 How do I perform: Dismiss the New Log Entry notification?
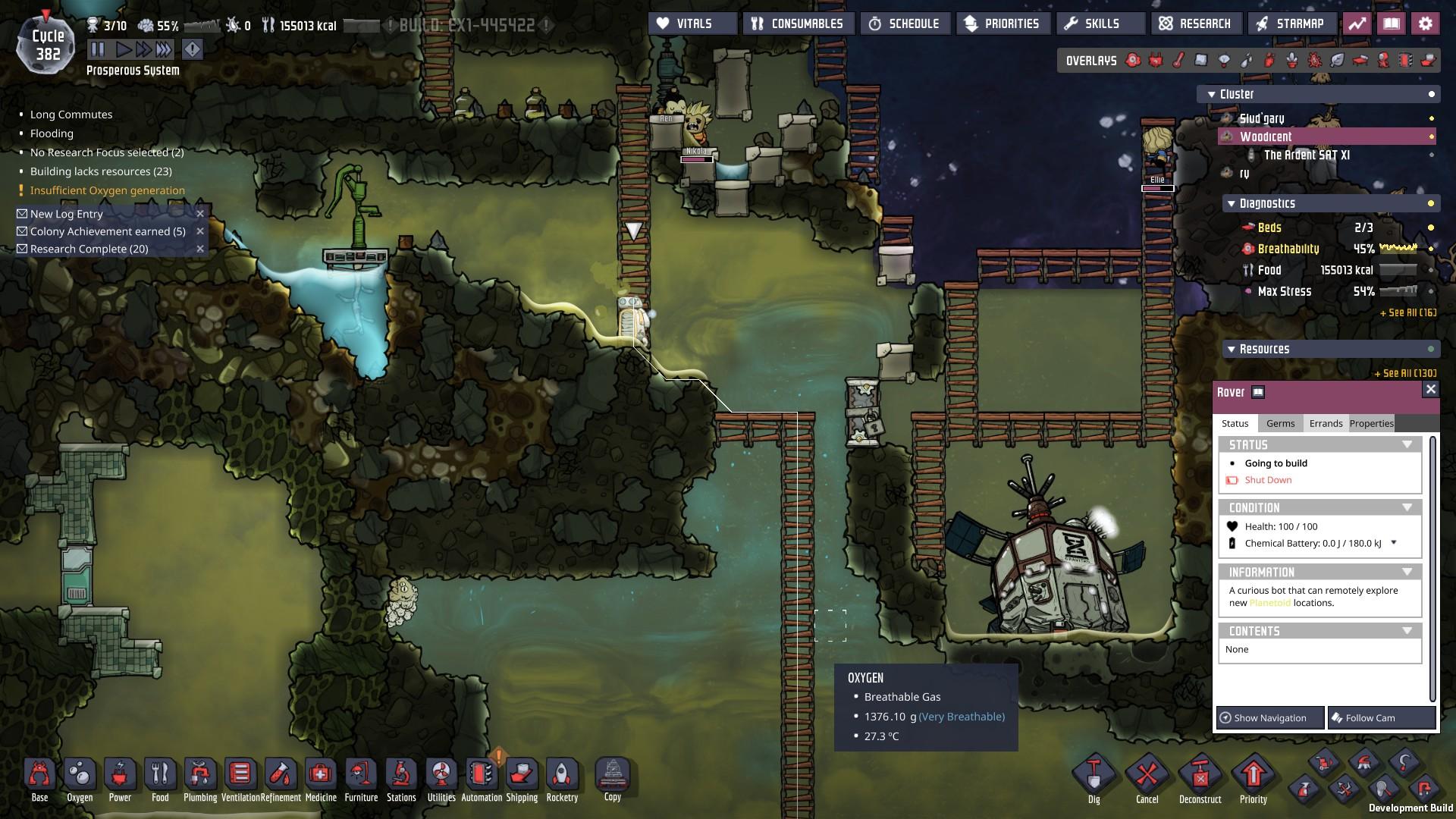tap(200, 214)
